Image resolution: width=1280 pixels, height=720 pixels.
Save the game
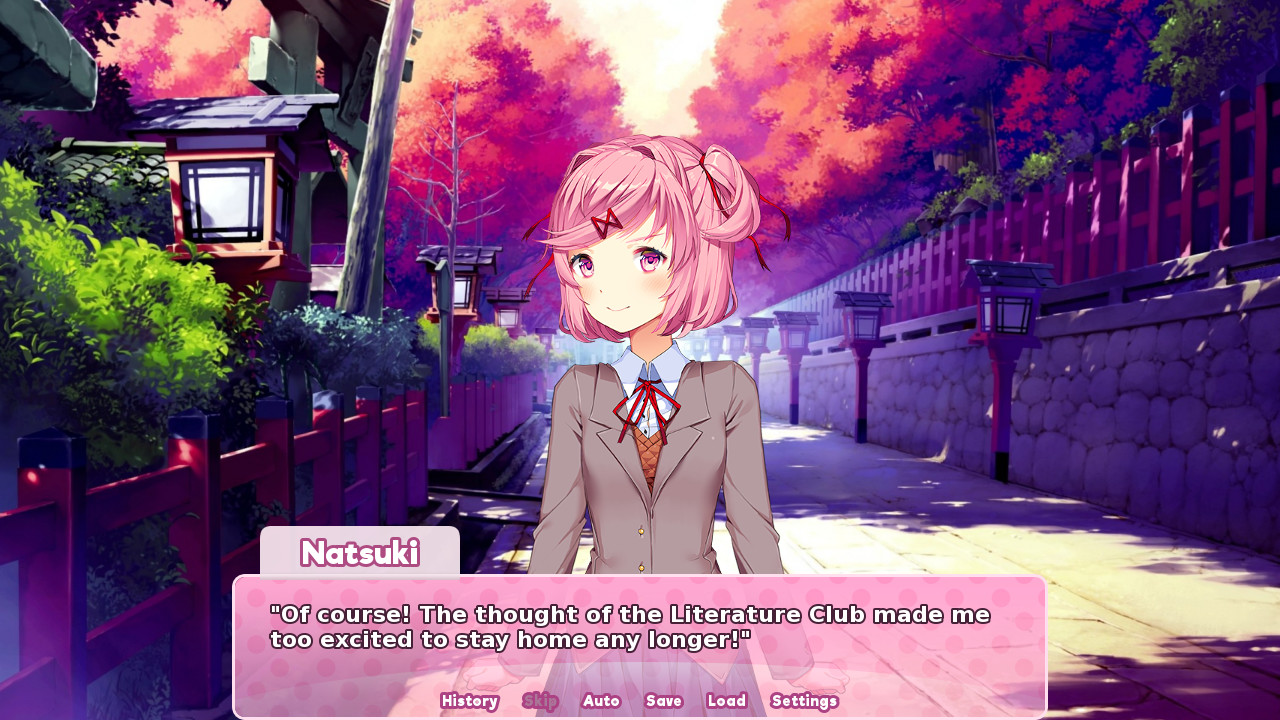click(x=663, y=701)
